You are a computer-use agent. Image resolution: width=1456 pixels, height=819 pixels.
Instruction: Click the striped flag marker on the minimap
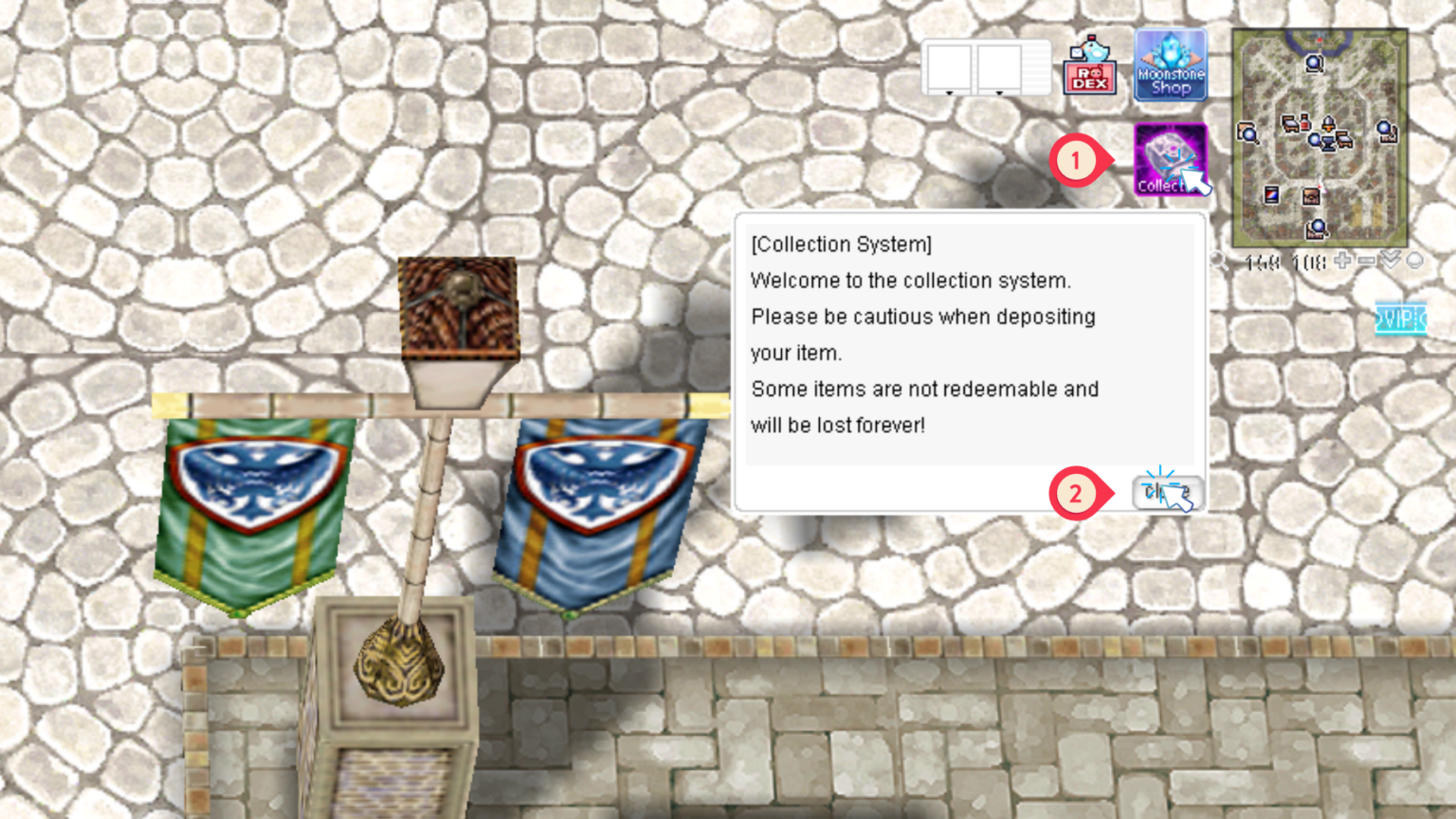(1271, 194)
